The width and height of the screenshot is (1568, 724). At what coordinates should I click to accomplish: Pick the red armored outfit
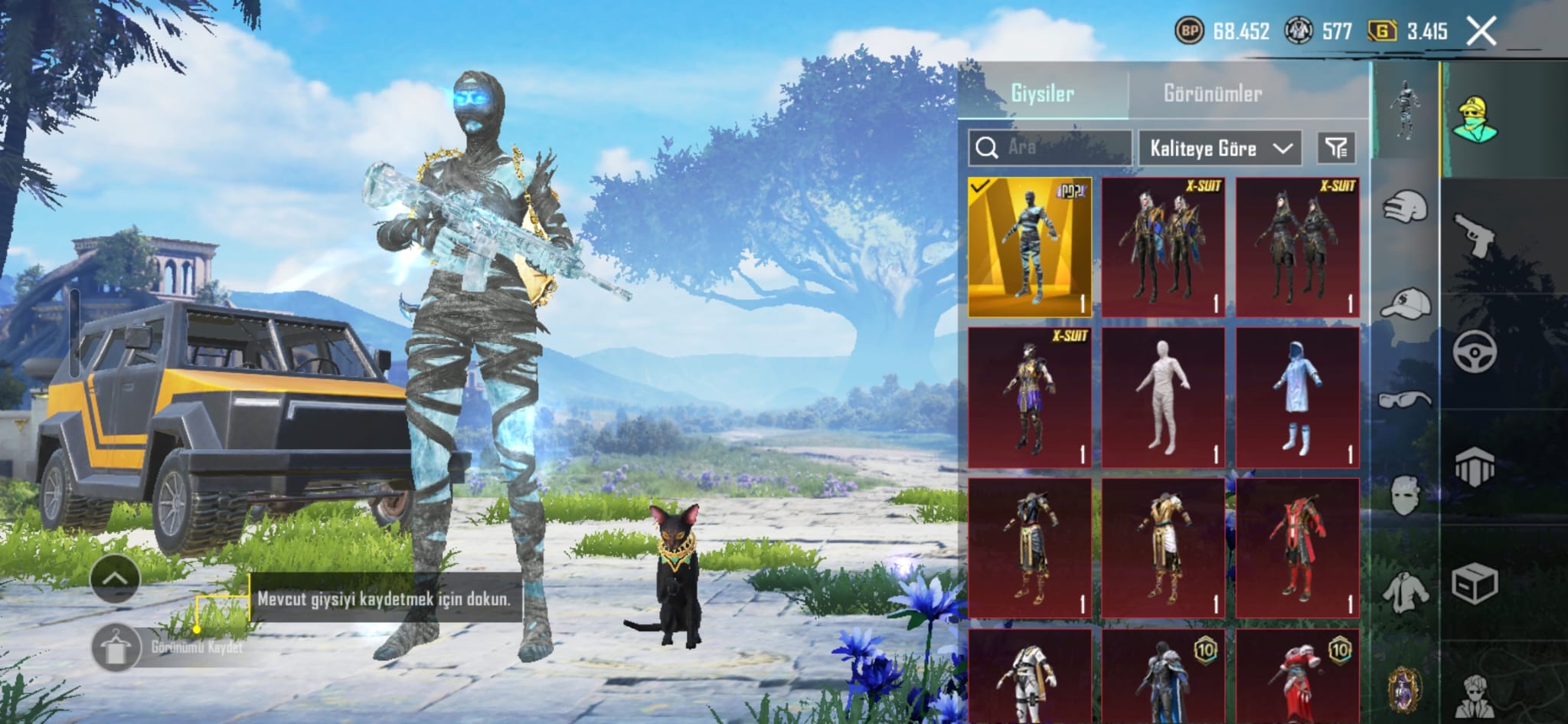[x=1297, y=548]
